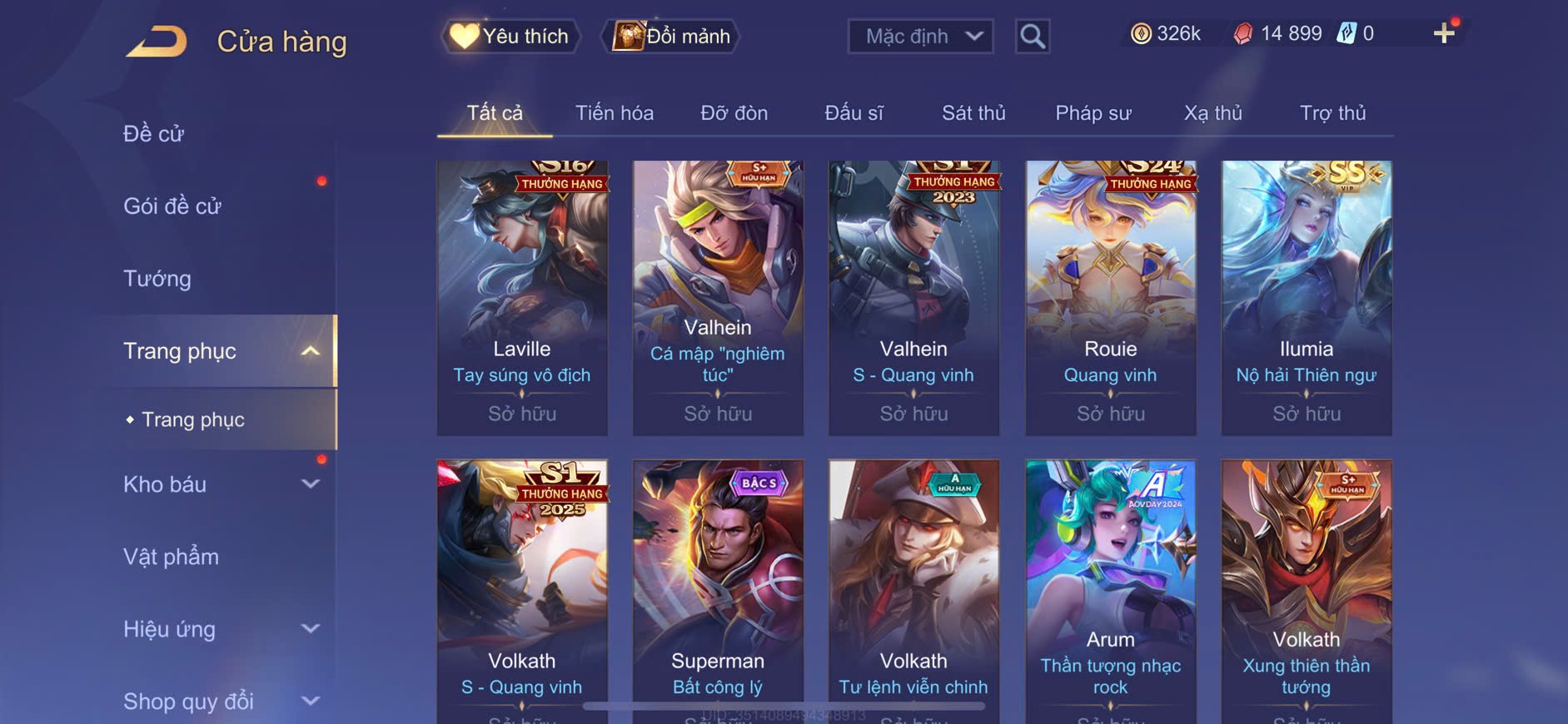Open the Yêu thích favorites list
The height and width of the screenshot is (724, 1568).
(x=510, y=36)
